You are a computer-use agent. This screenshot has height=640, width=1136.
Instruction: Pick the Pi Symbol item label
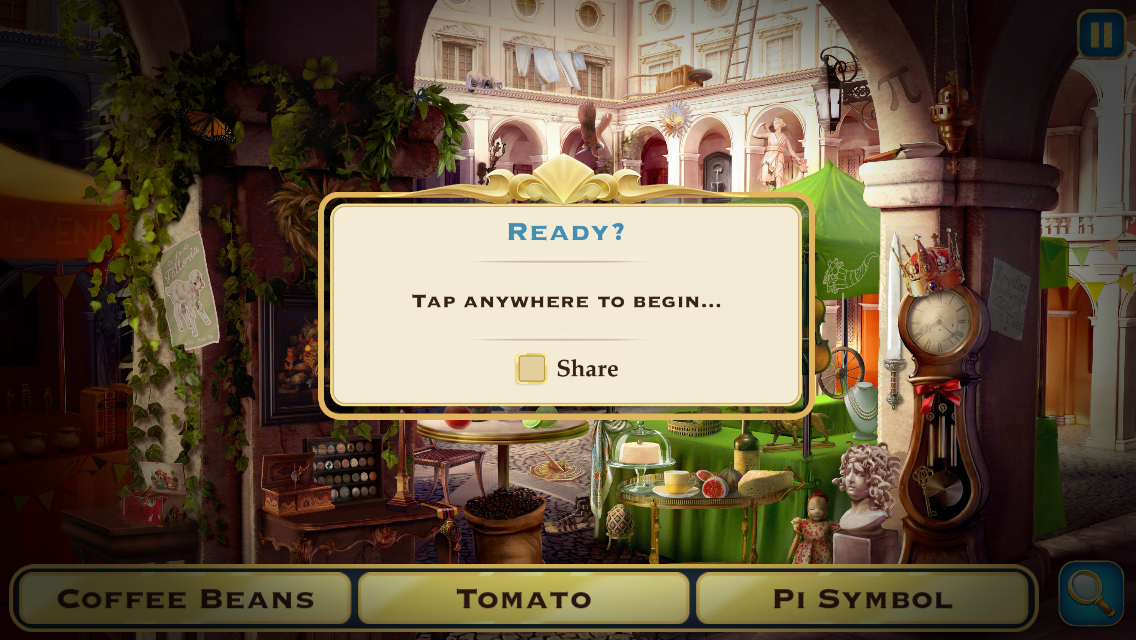862,599
